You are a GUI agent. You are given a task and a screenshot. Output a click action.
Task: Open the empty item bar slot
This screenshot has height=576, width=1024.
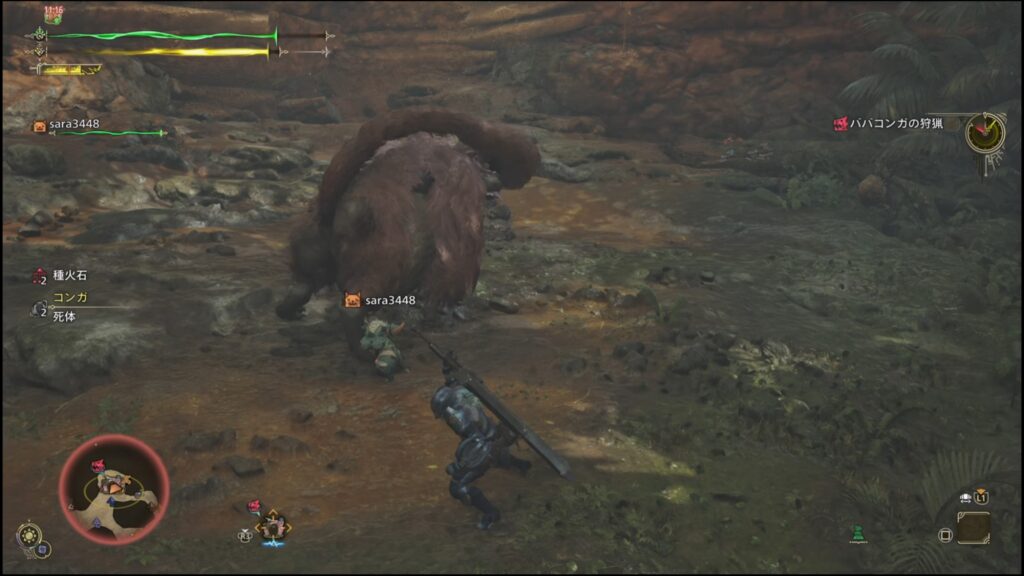click(x=973, y=528)
